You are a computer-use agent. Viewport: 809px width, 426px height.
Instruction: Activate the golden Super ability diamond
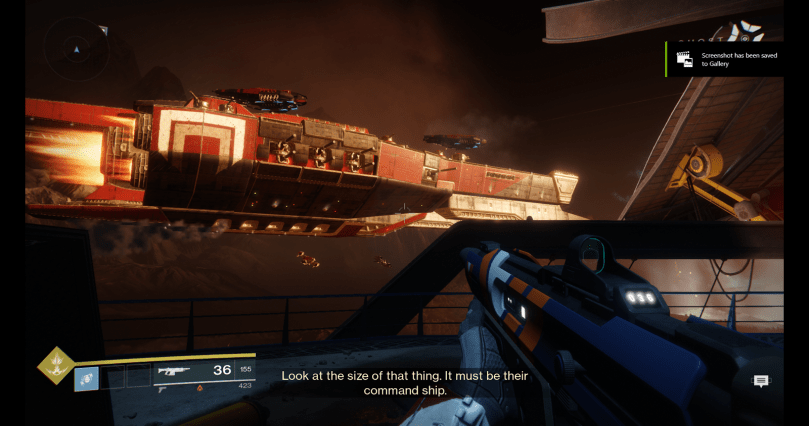[x=56, y=366]
